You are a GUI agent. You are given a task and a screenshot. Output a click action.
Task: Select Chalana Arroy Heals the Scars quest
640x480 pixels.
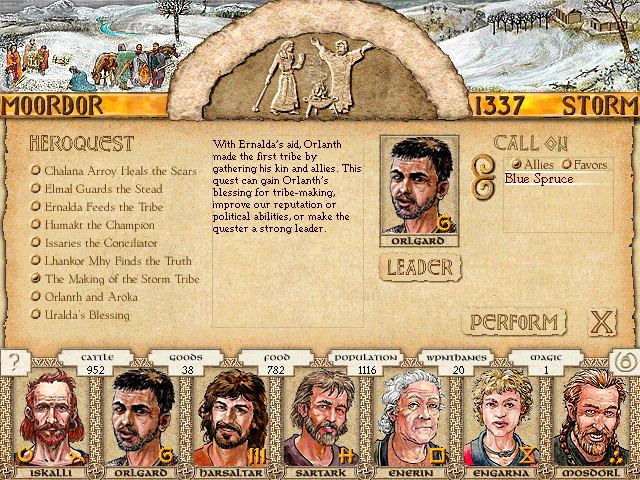click(x=119, y=171)
